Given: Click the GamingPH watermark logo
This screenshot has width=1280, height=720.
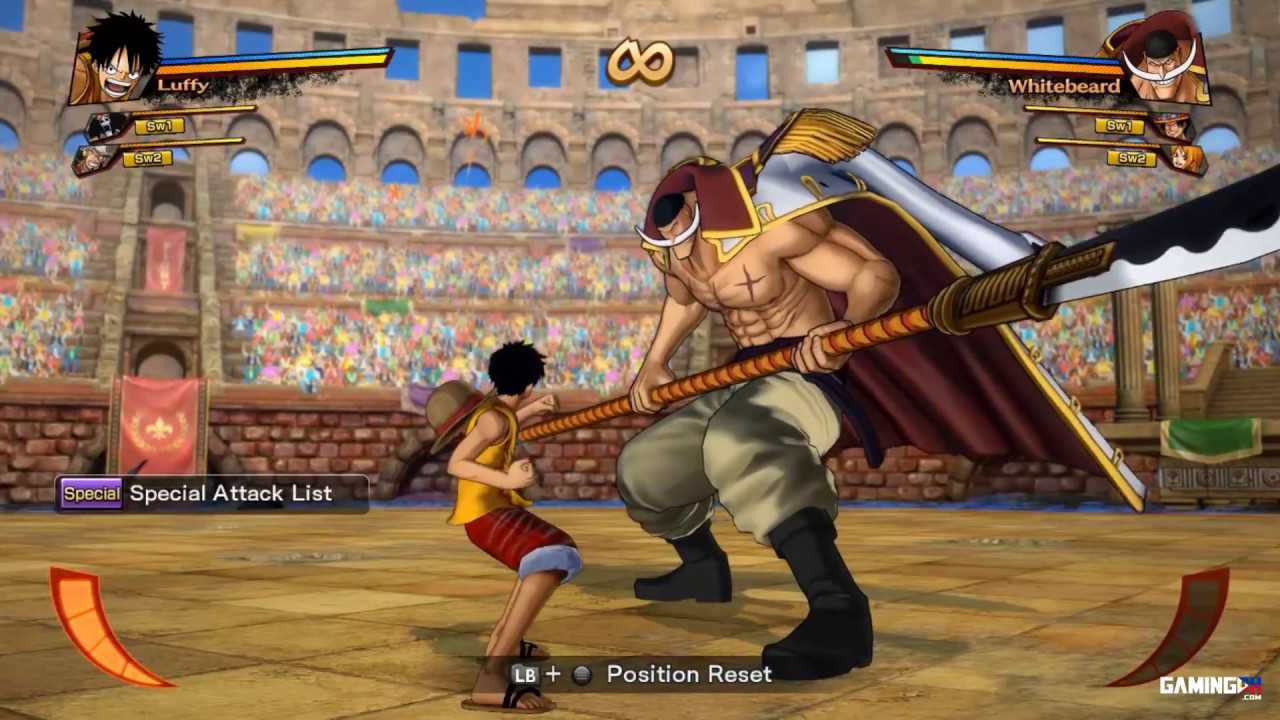Looking at the screenshot, I should tap(1210, 686).
